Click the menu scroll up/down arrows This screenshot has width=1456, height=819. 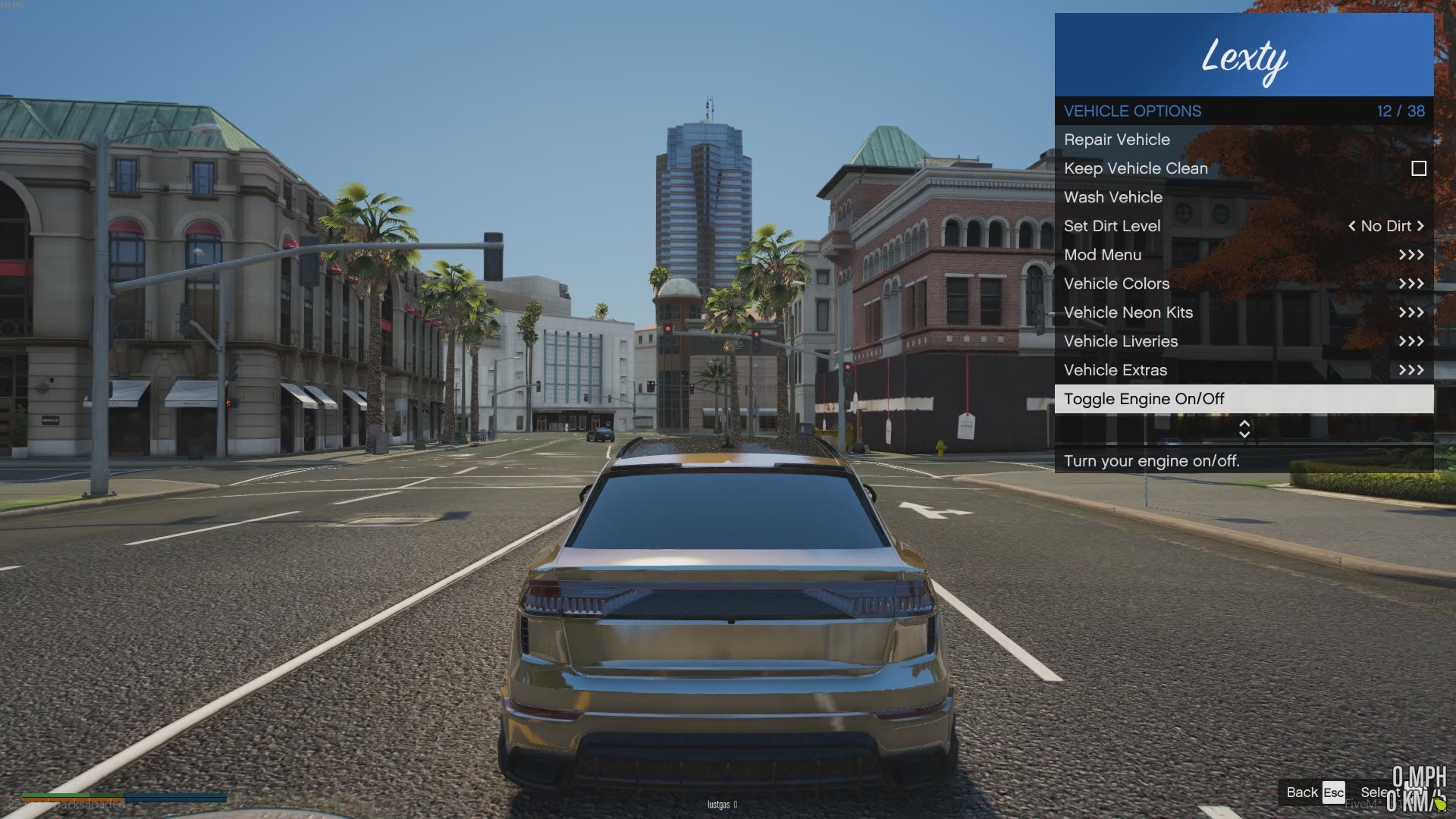click(1244, 428)
